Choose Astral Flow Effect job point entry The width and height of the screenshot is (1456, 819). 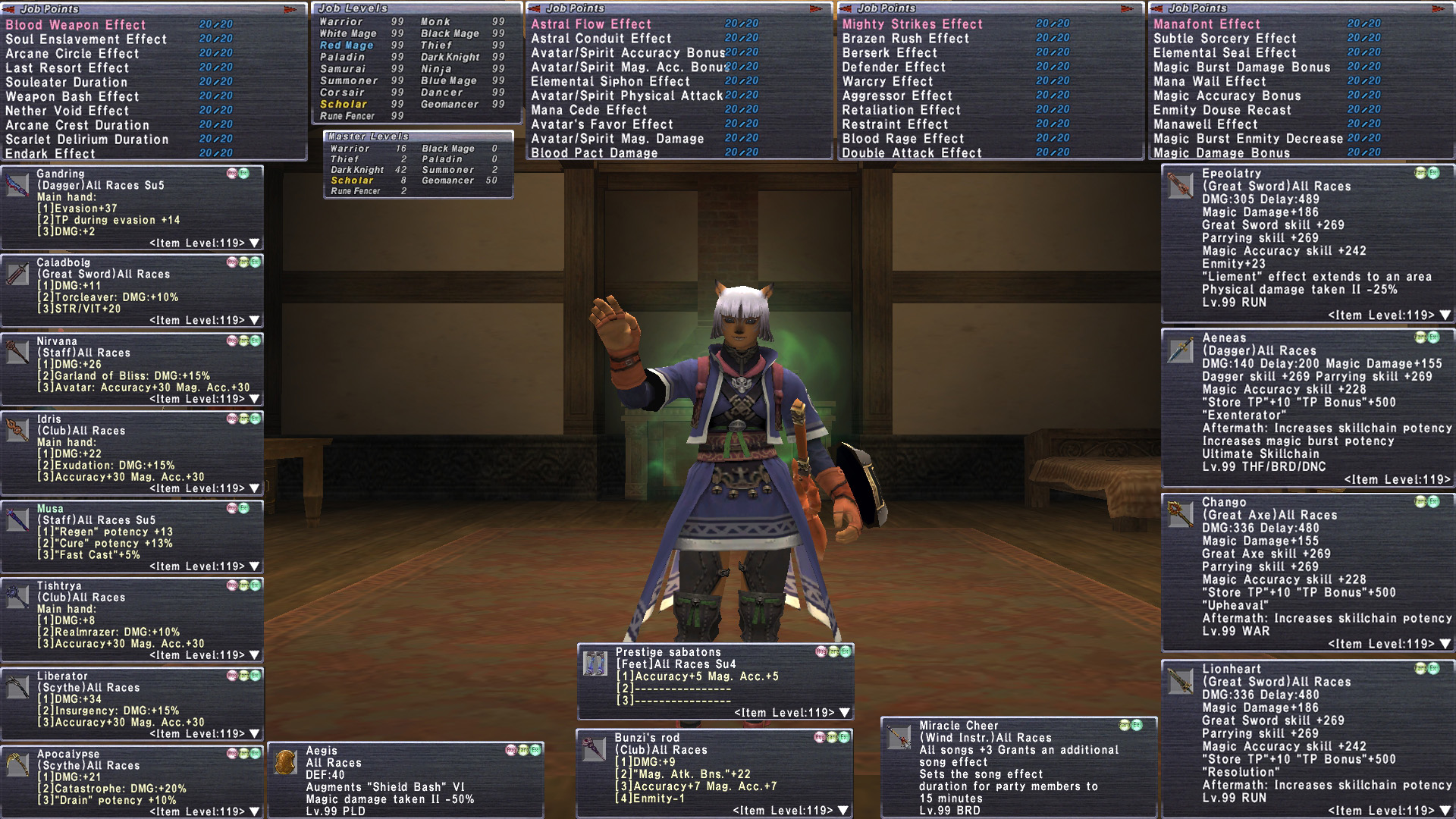(x=591, y=24)
